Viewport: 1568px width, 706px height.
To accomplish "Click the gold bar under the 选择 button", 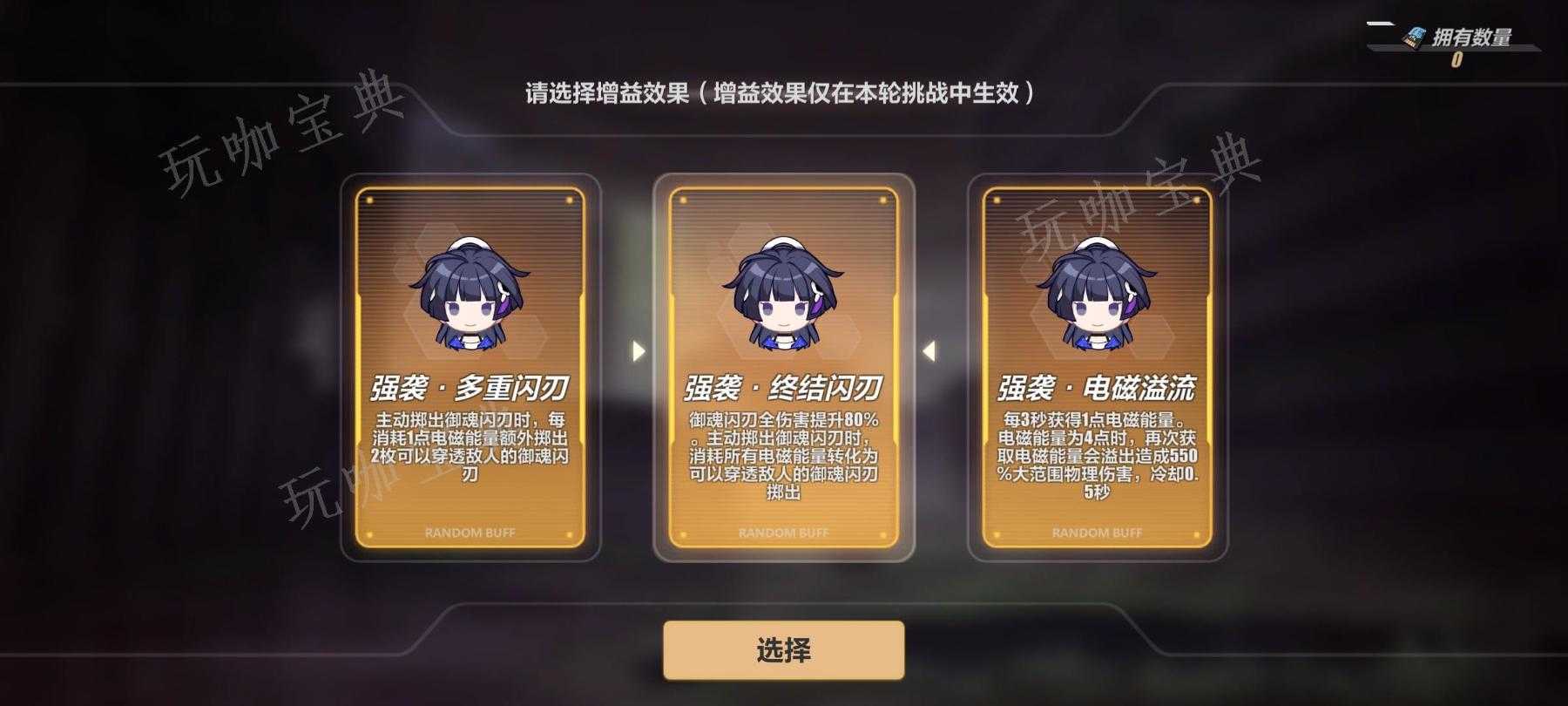I will coord(784,671).
